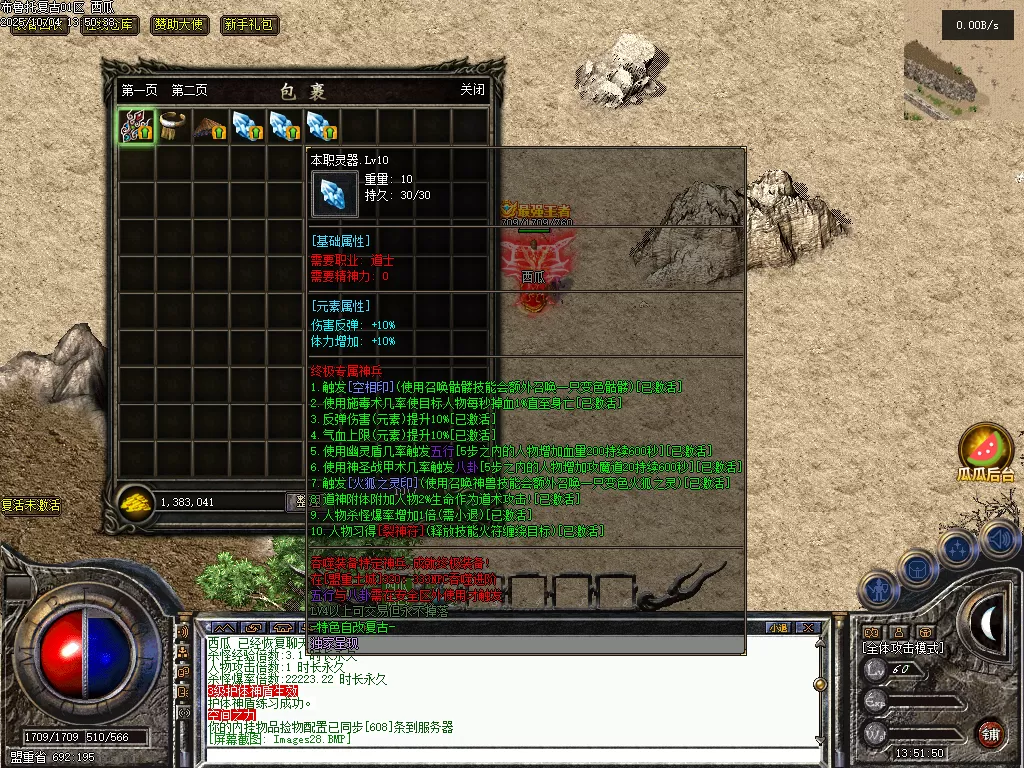This screenshot has height=768, width=1024.
Task: Open the character figure panel
Action: 877,590
